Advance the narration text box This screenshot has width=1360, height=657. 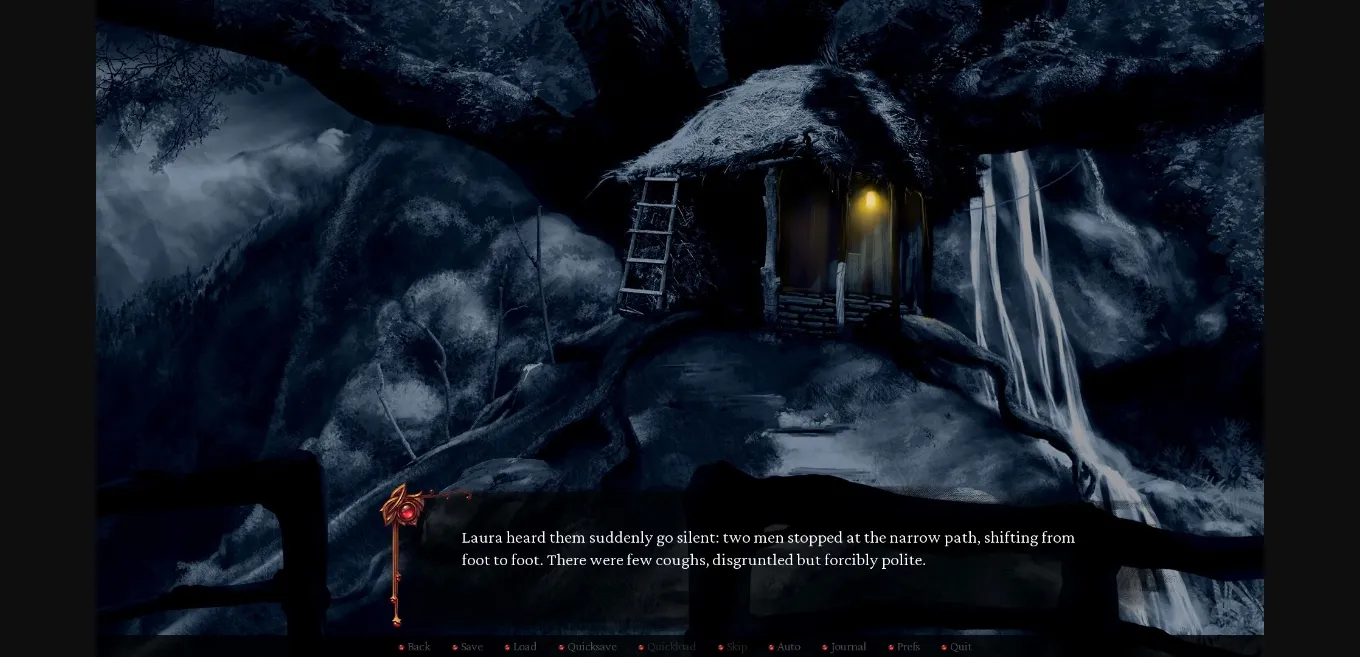pos(767,560)
